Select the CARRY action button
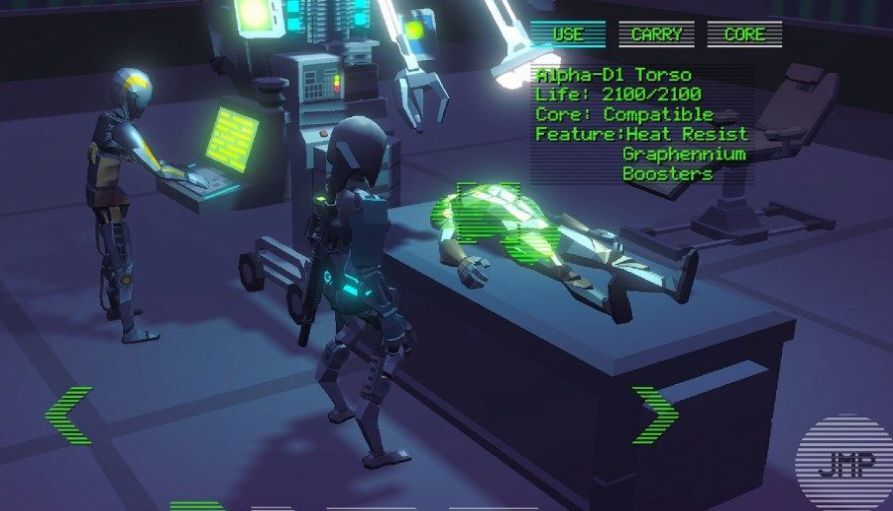 coord(656,34)
